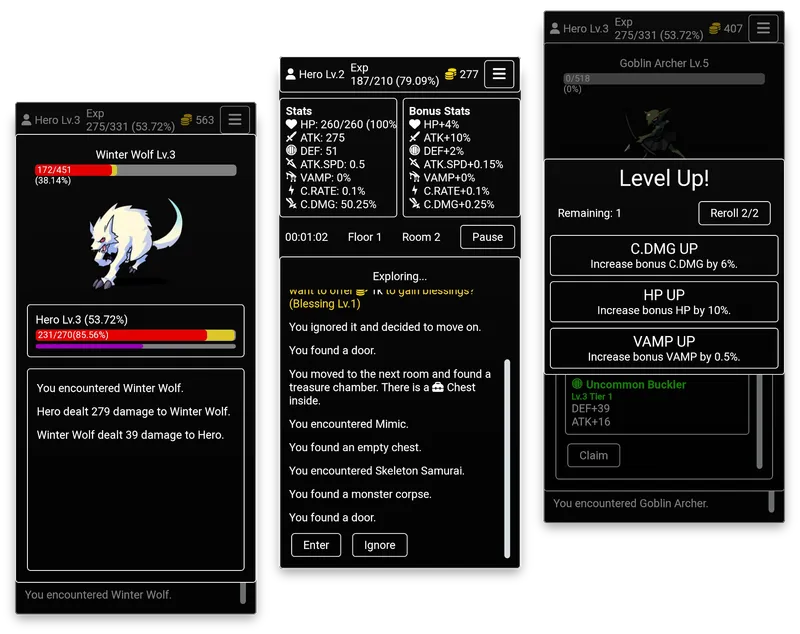The width and height of the screenshot is (800, 634).
Task: Select the HP UP upgrade
Action: (663, 302)
